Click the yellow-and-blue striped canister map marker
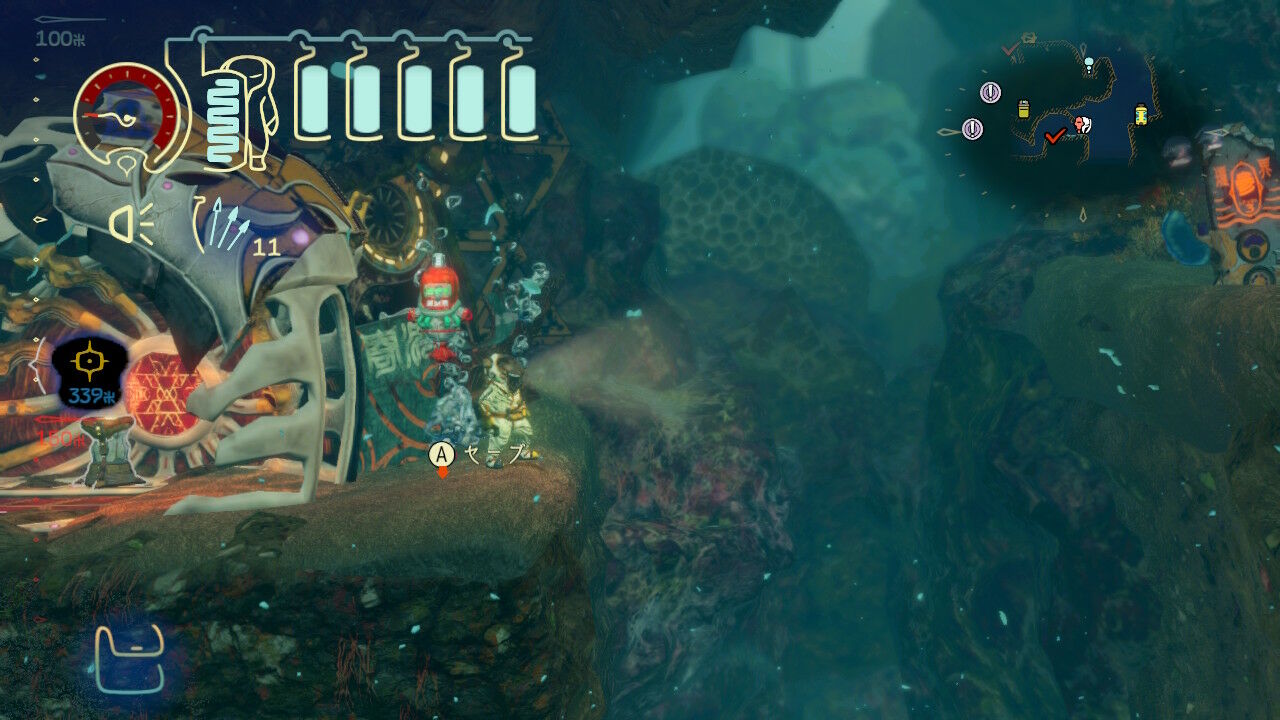The height and width of the screenshot is (720, 1280). point(1141,115)
